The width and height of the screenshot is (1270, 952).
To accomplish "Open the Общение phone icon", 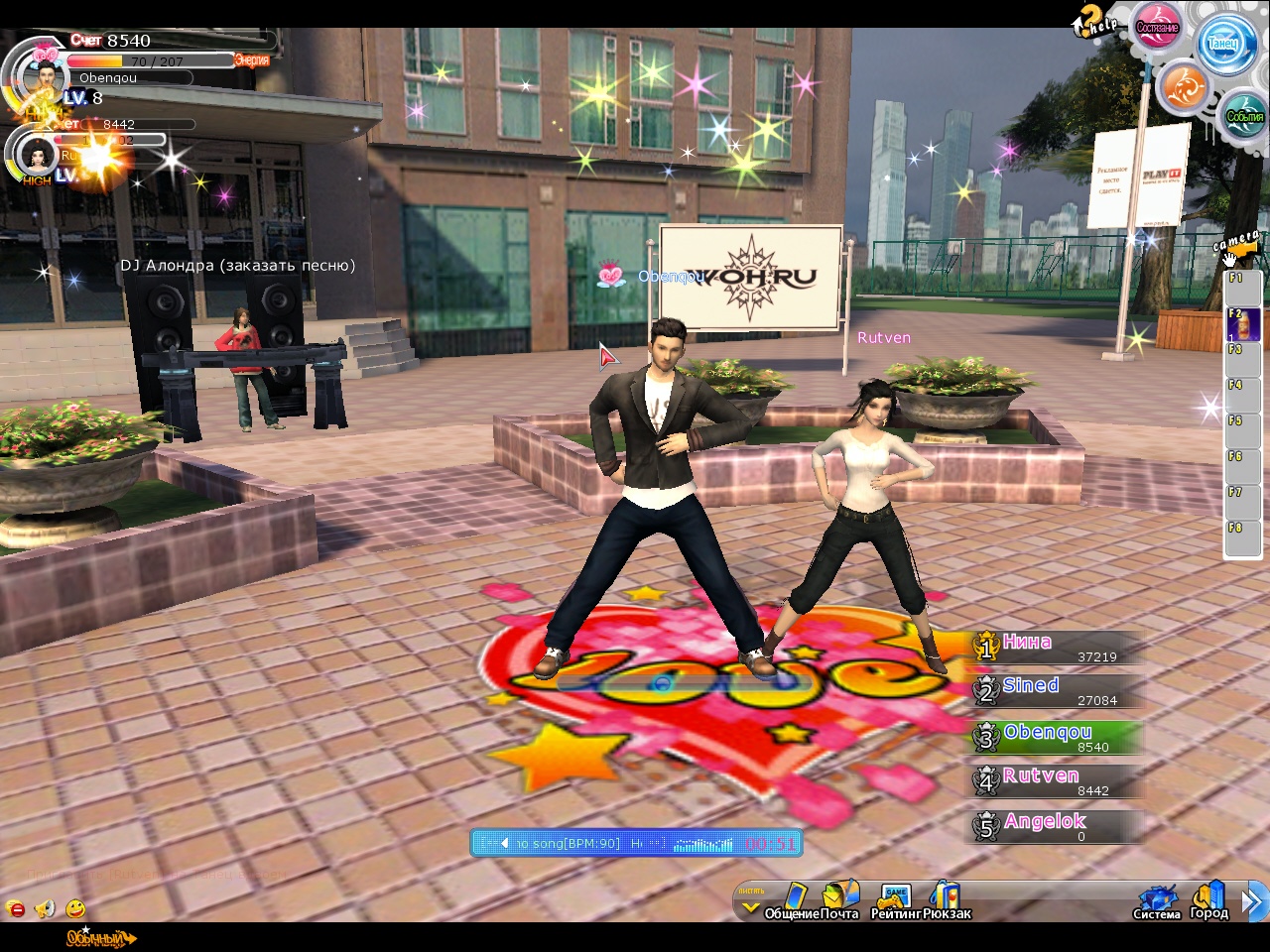I will tap(795, 898).
